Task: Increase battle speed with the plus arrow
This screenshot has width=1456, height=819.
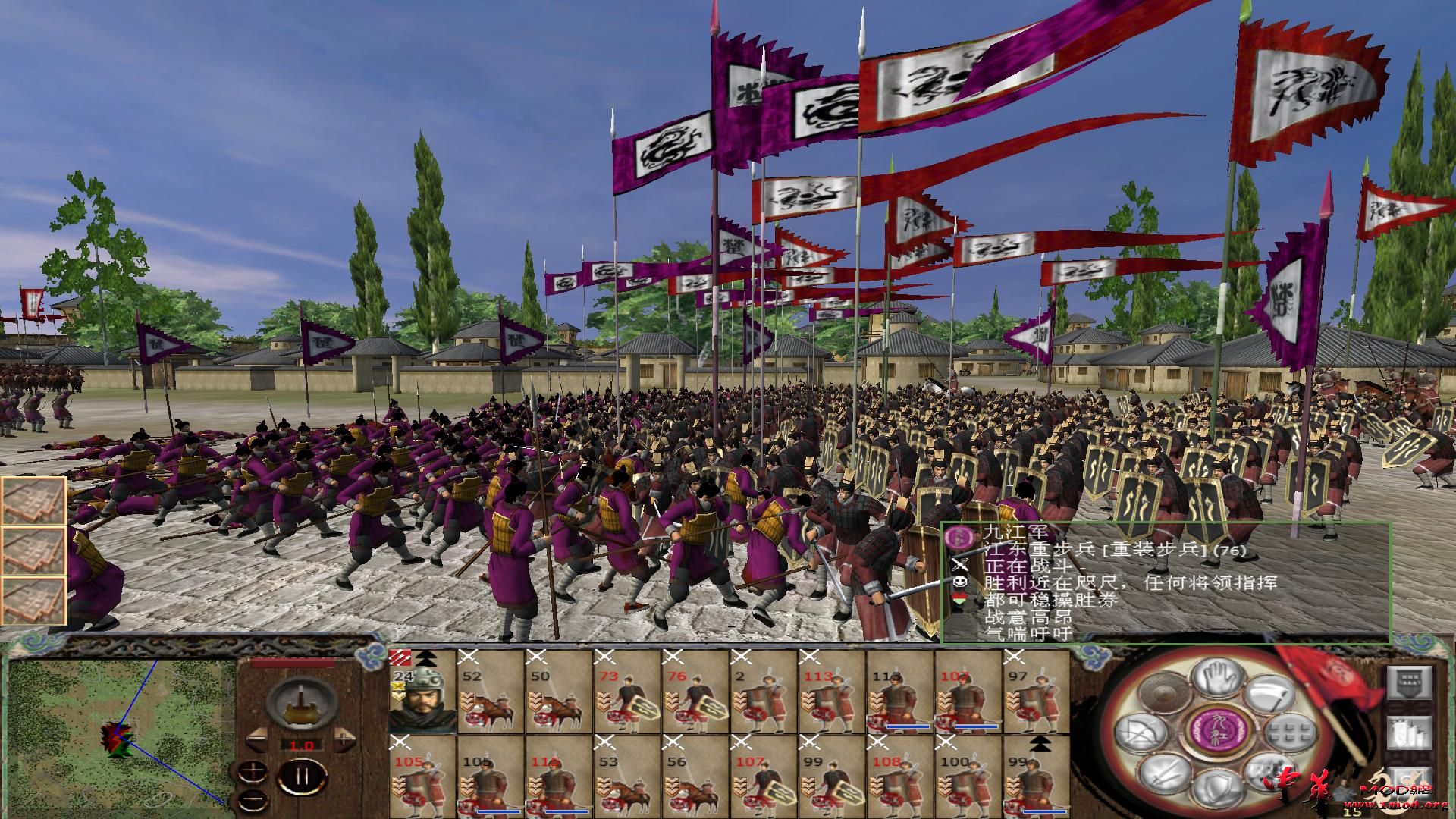Action: (x=344, y=739)
